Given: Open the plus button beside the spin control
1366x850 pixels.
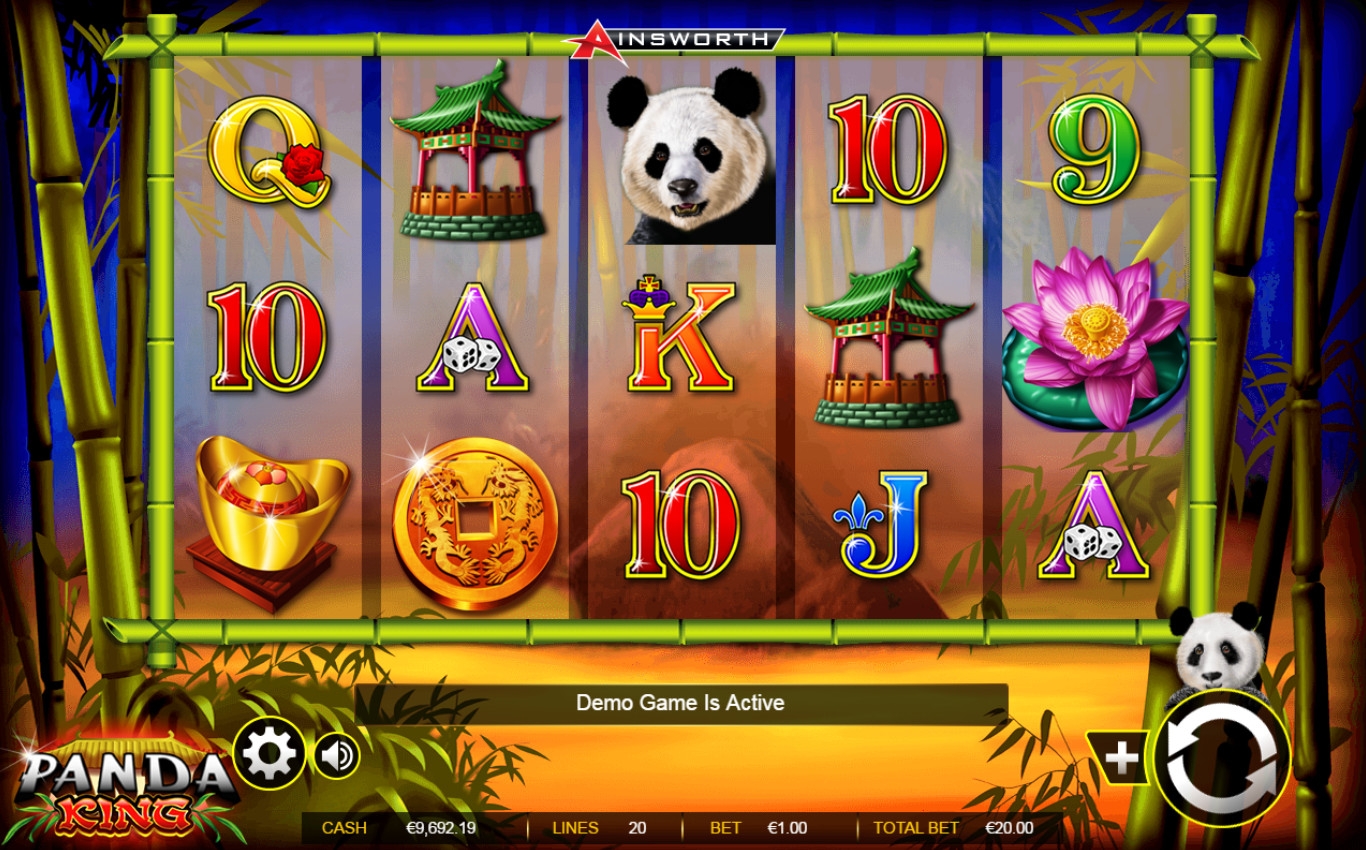Looking at the screenshot, I should click(1121, 758).
